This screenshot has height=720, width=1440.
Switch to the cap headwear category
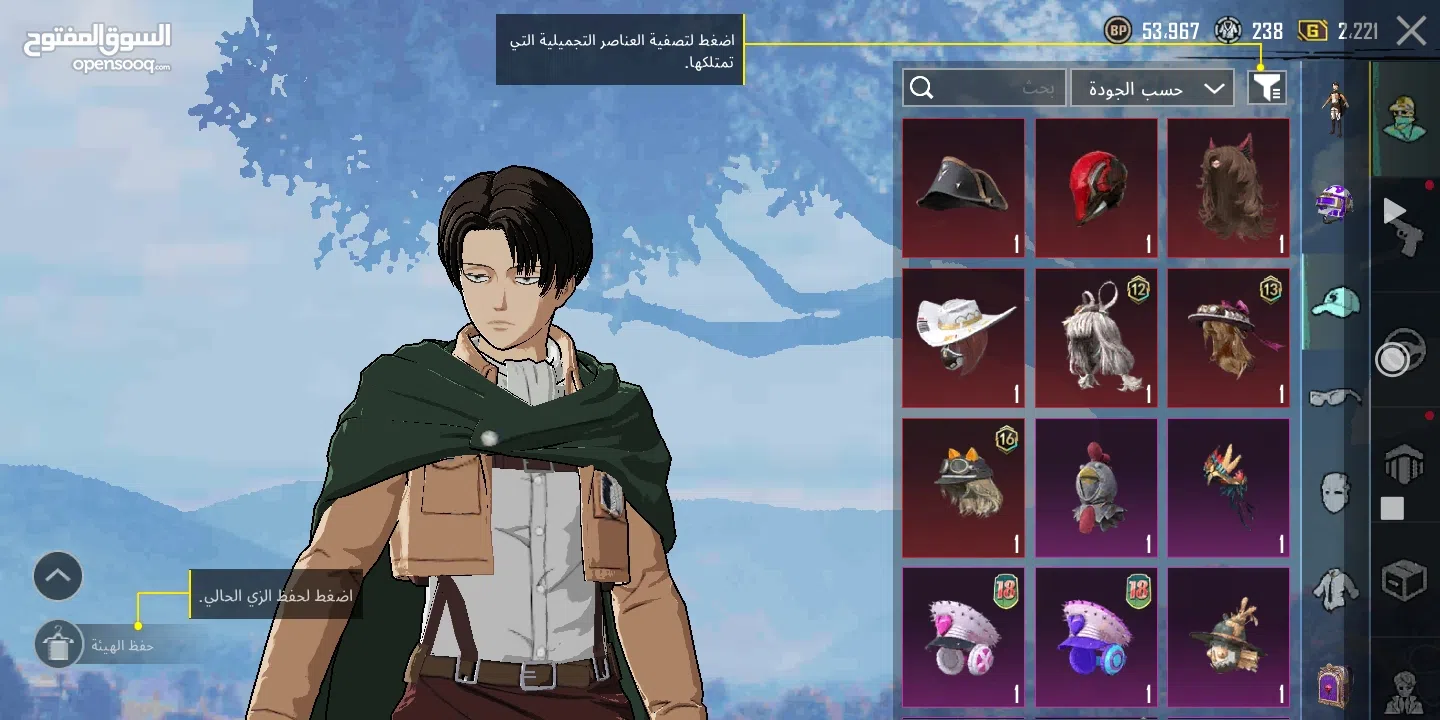click(1336, 301)
